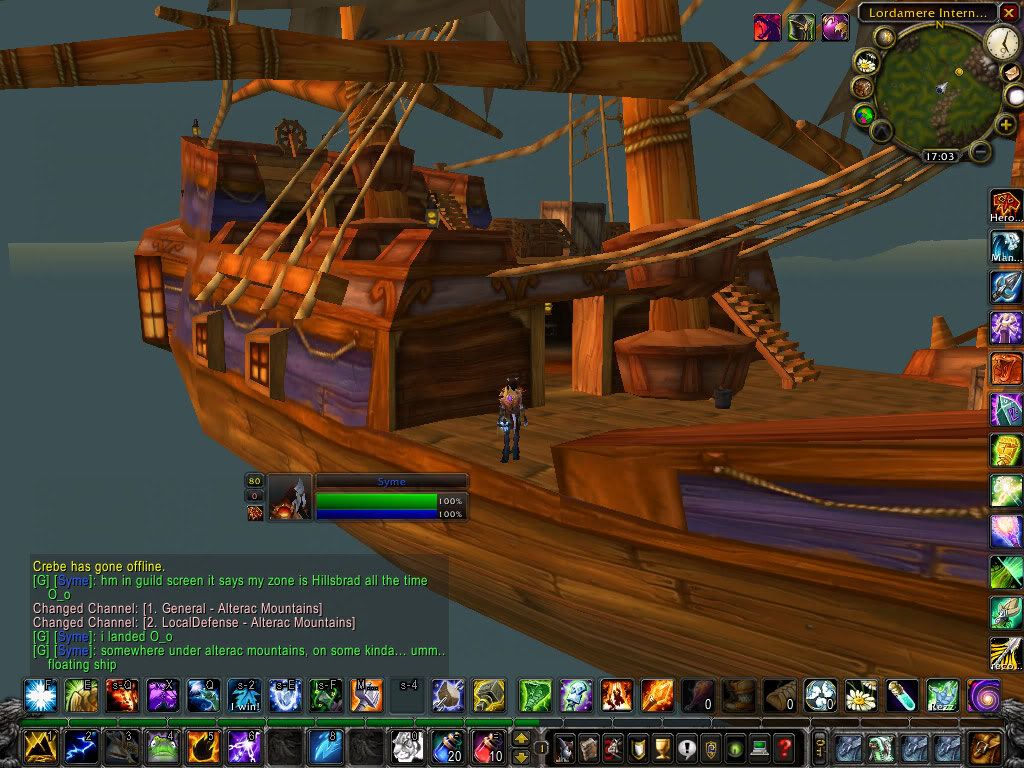Page the action bar up with the arrow
The image size is (1024, 768).
tap(521, 739)
